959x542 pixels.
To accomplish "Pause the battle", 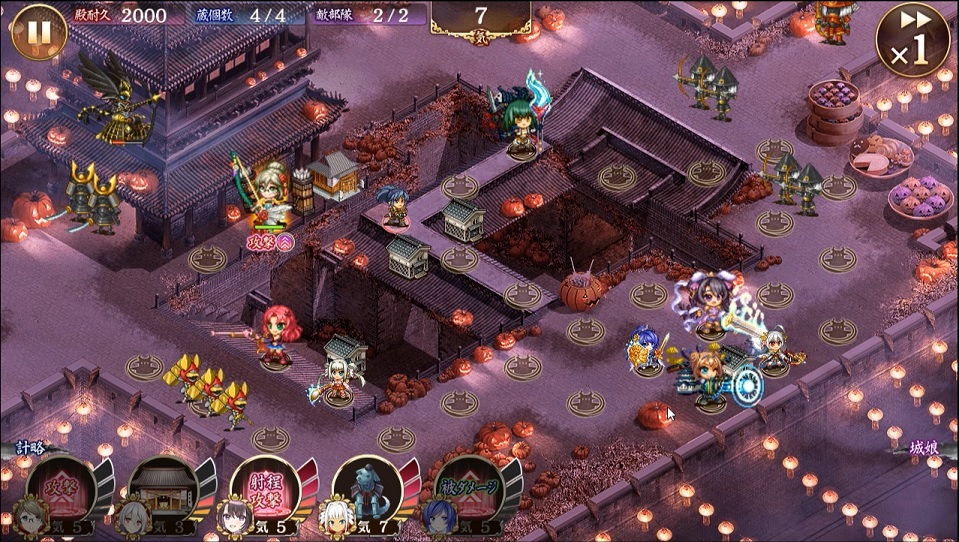I will coord(38,32).
